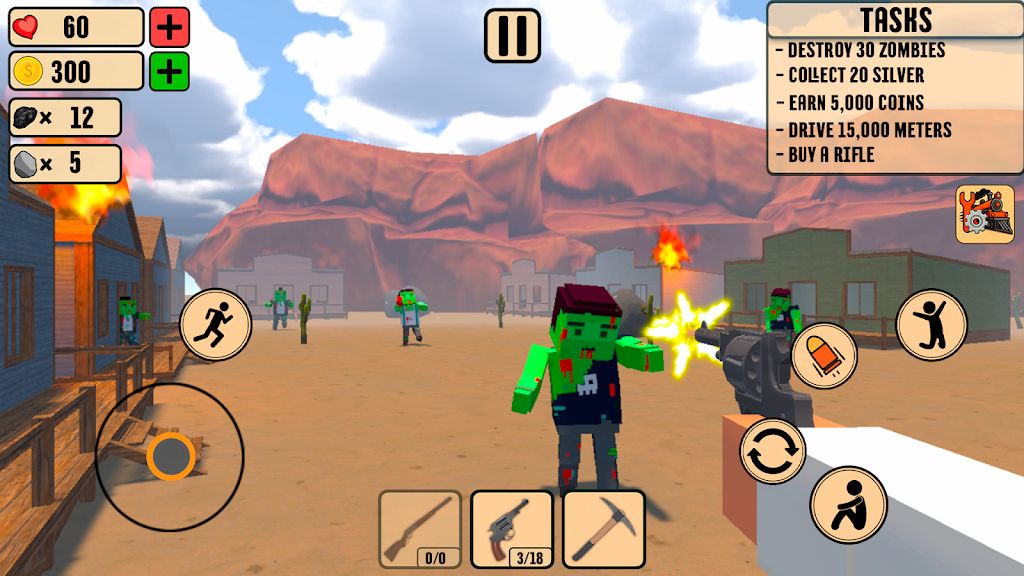Image resolution: width=1024 pixels, height=576 pixels.
Task: Open the train upgrade workshop icon
Action: click(x=984, y=214)
